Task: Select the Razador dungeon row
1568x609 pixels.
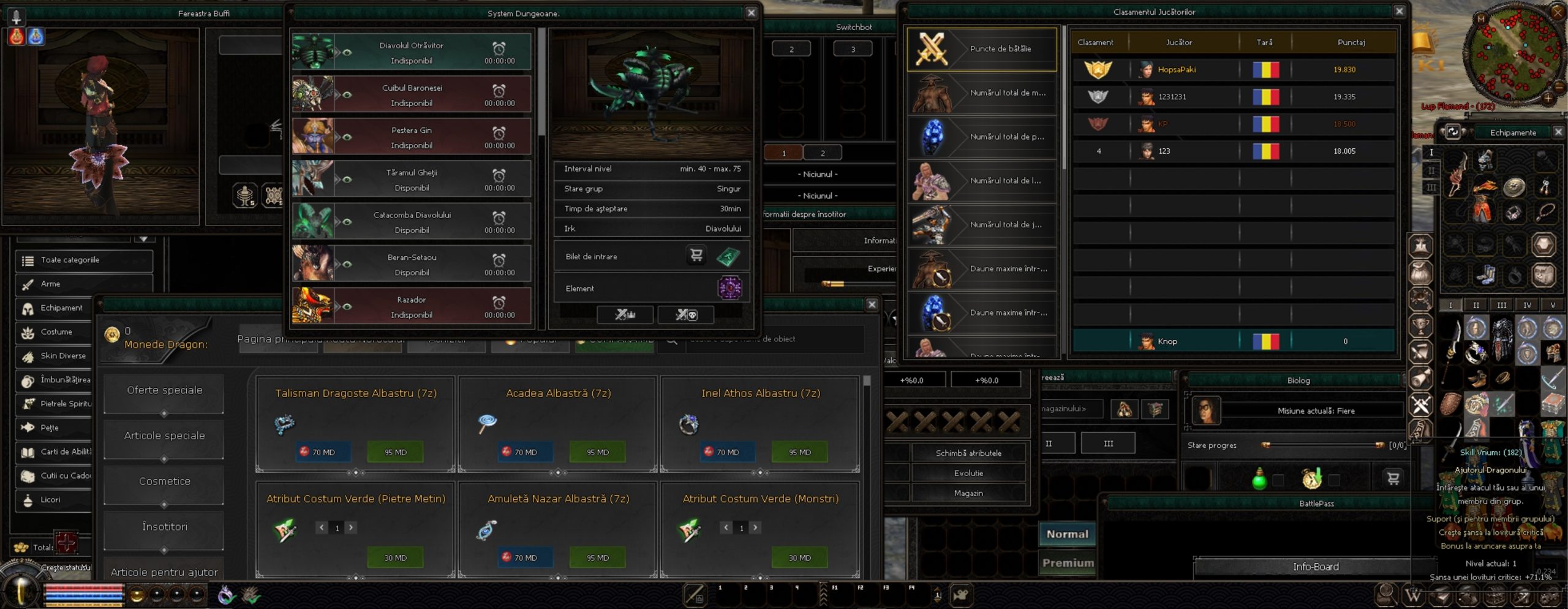Action: point(411,306)
